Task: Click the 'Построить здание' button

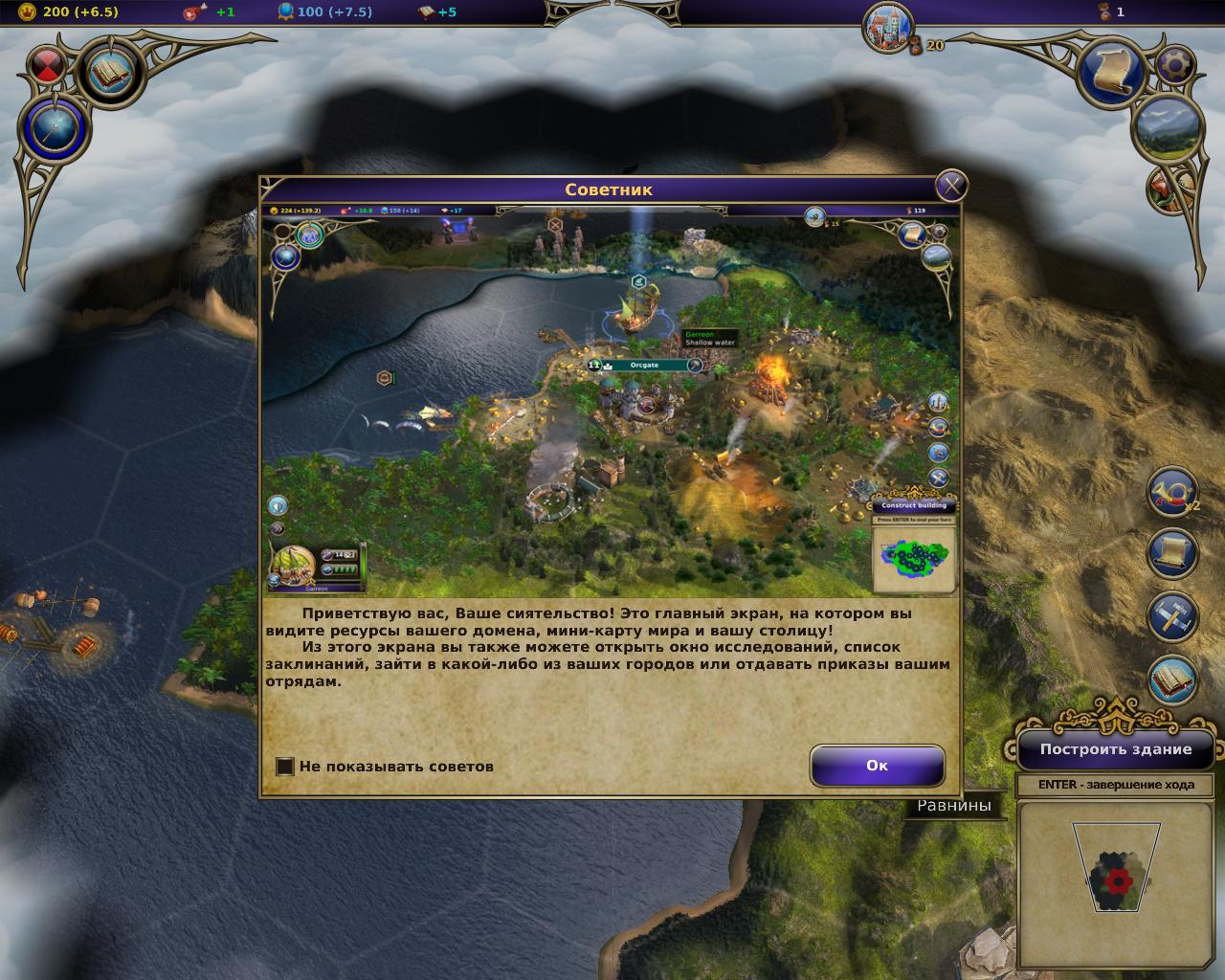Action: tap(1116, 749)
